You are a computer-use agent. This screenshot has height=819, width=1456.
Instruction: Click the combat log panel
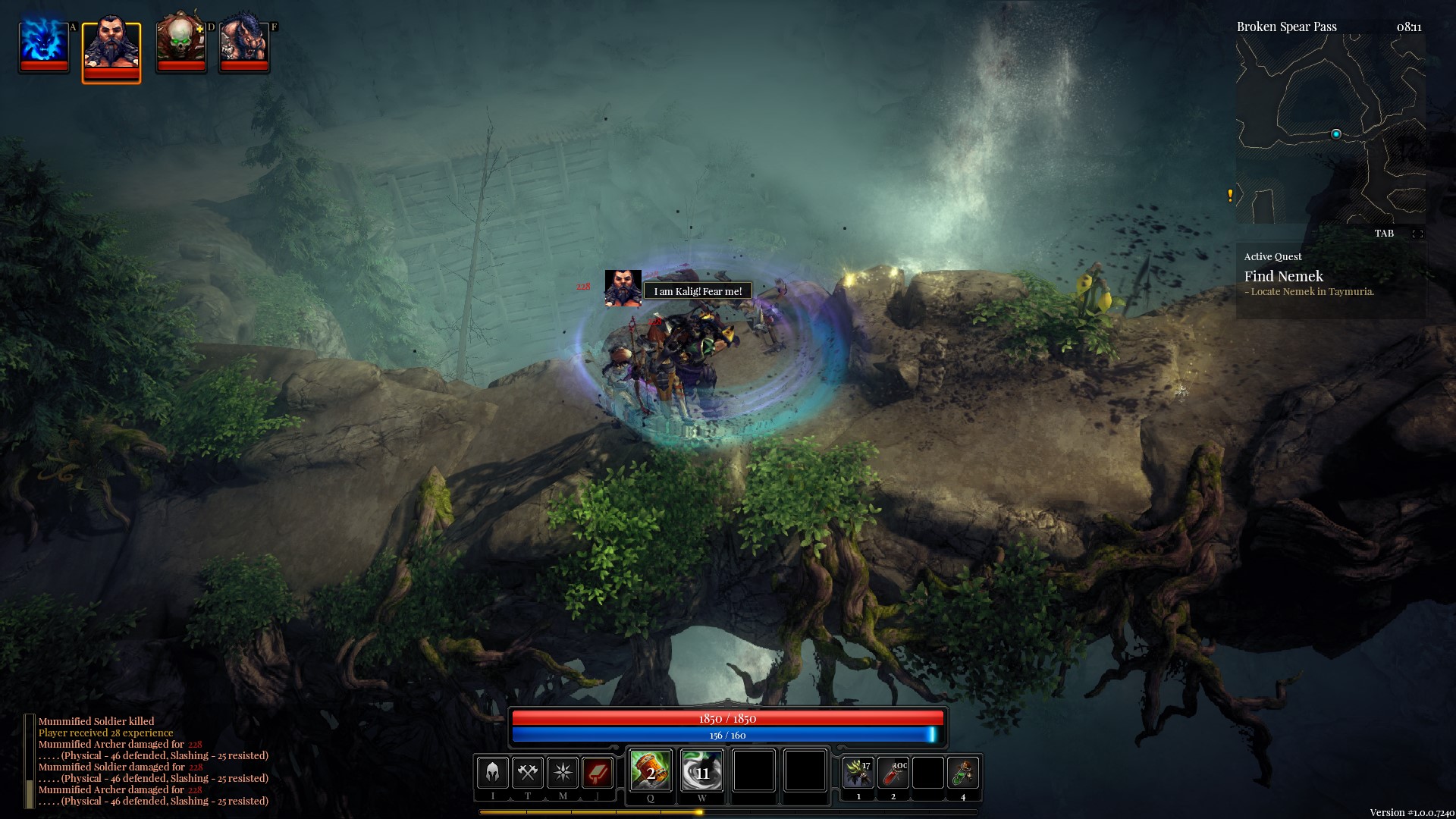(x=153, y=761)
